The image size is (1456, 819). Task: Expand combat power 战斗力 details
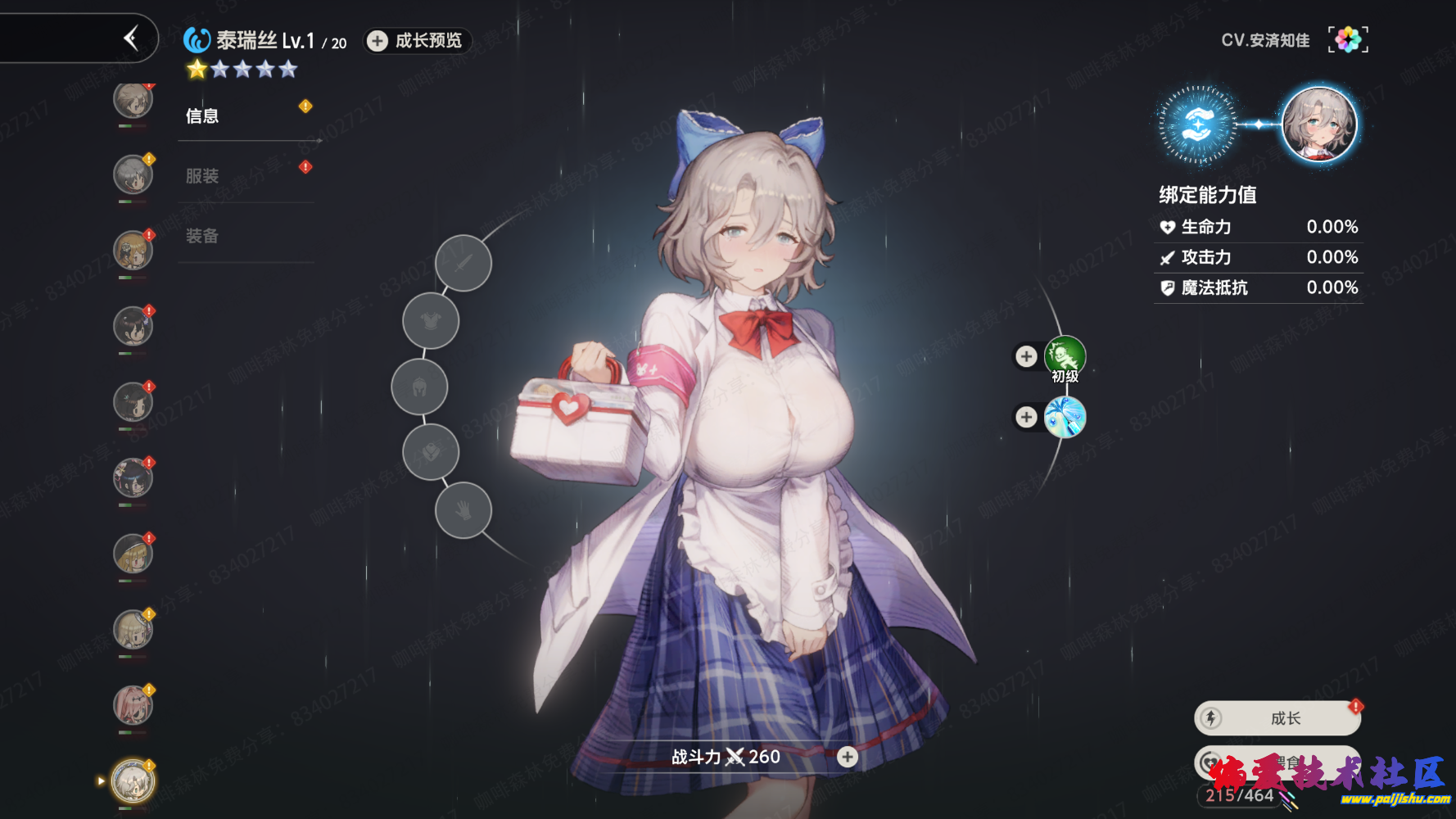click(x=848, y=757)
